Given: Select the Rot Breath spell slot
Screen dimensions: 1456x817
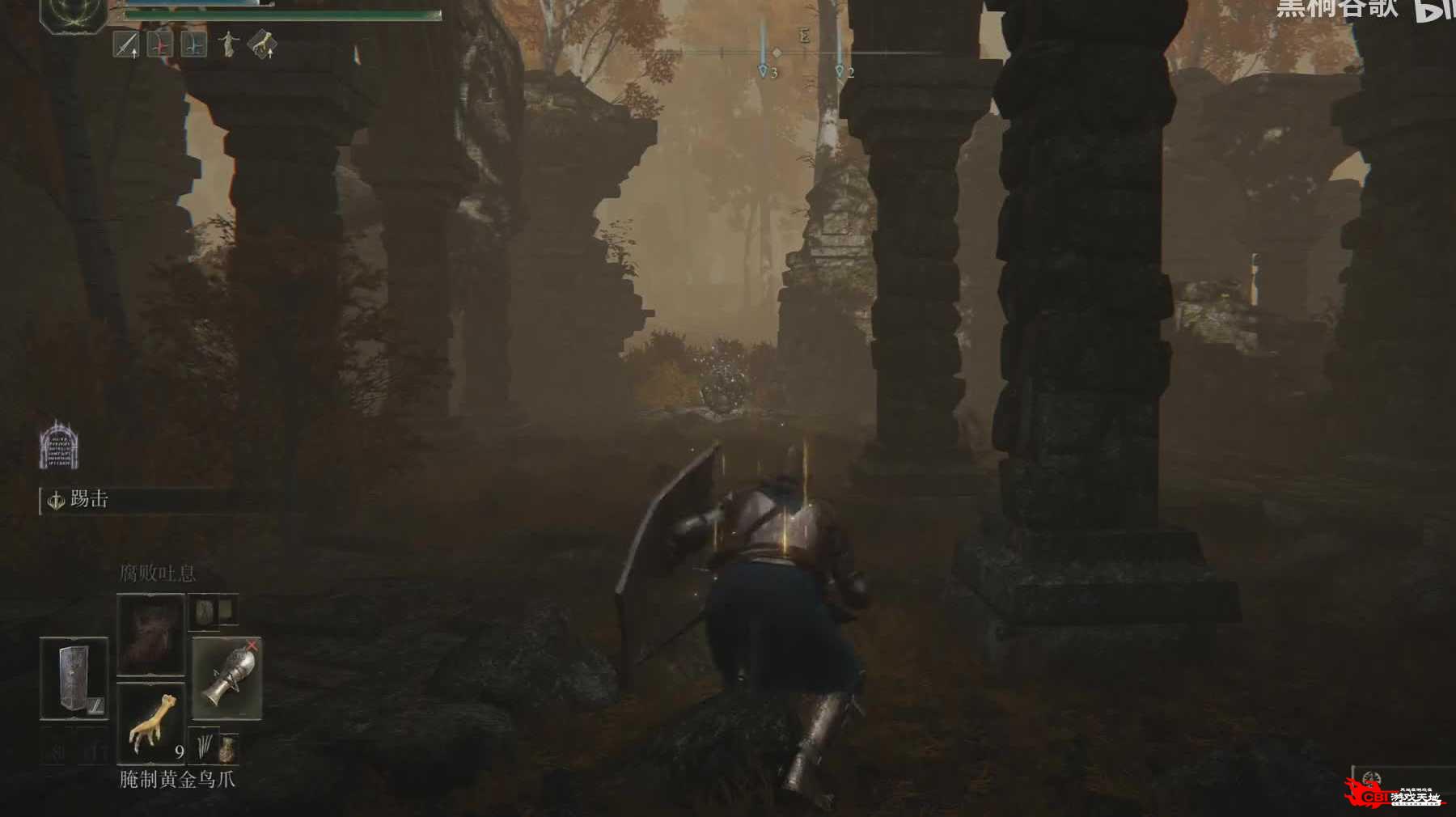Looking at the screenshot, I should click(x=150, y=634).
